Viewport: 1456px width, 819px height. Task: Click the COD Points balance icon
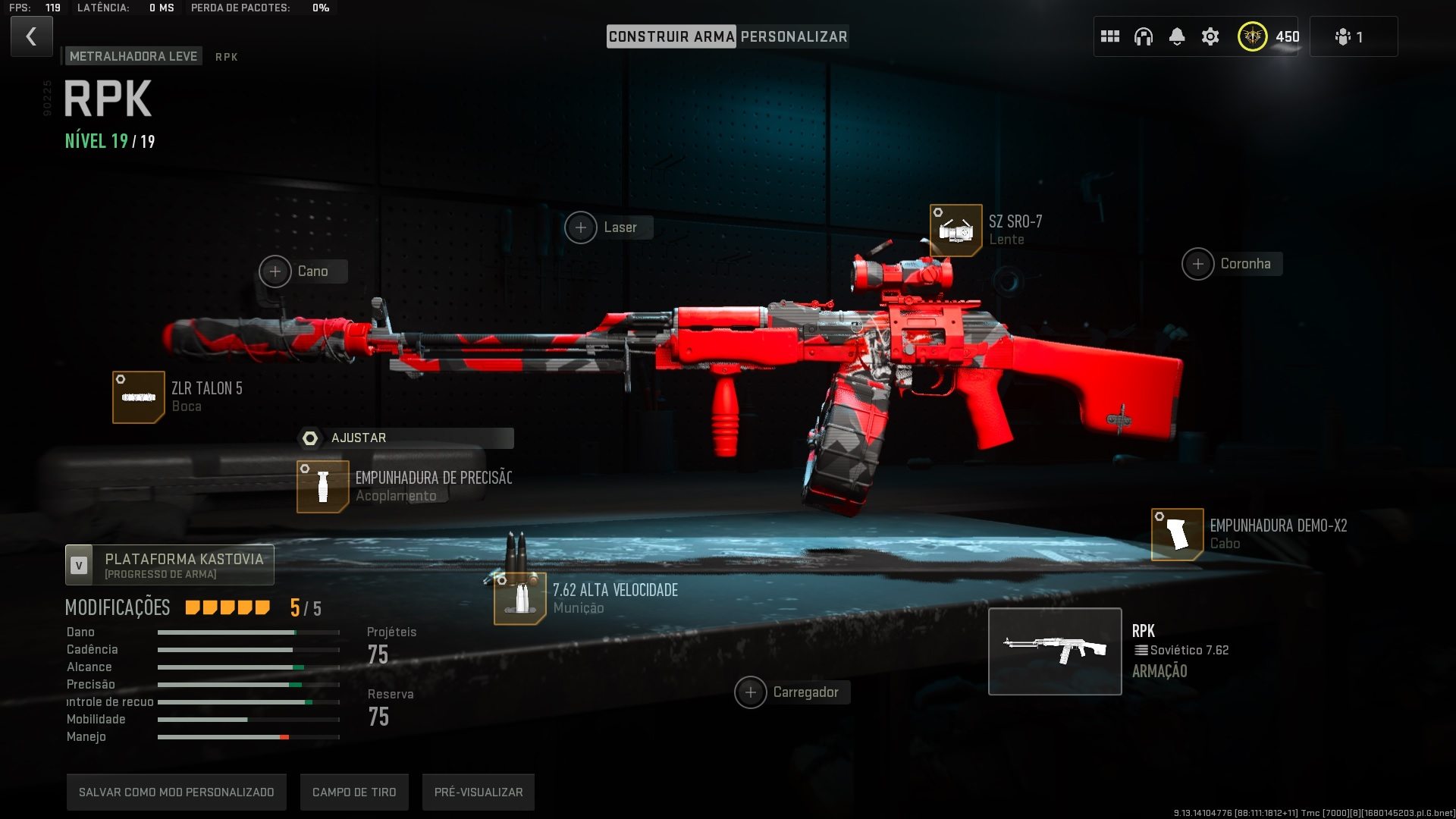point(1253,36)
